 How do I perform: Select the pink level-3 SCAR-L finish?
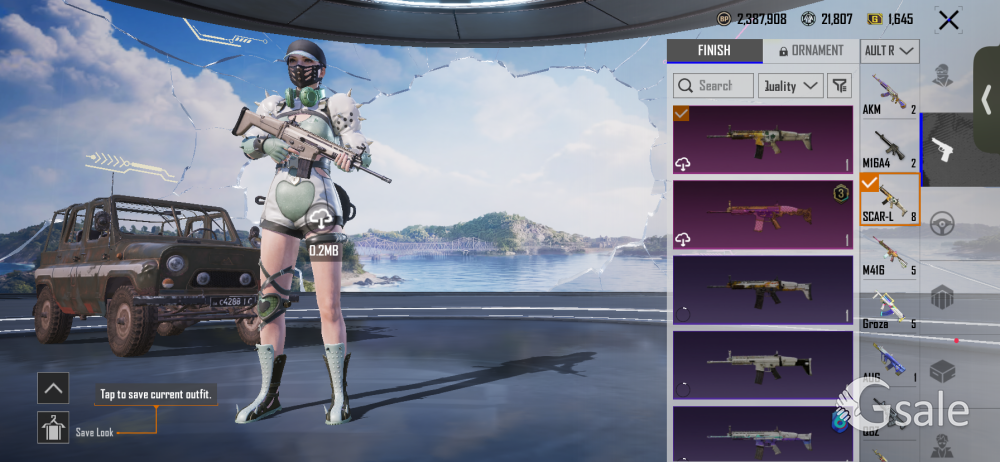(763, 214)
